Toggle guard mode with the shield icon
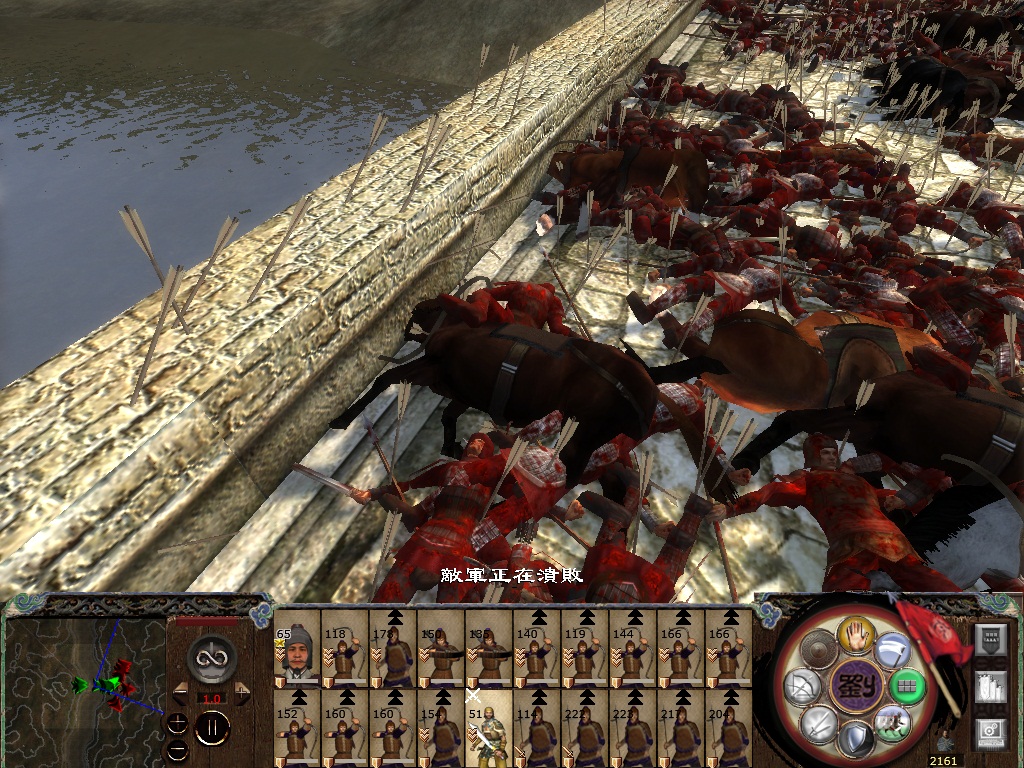Image resolution: width=1024 pixels, height=768 pixels. 854,739
